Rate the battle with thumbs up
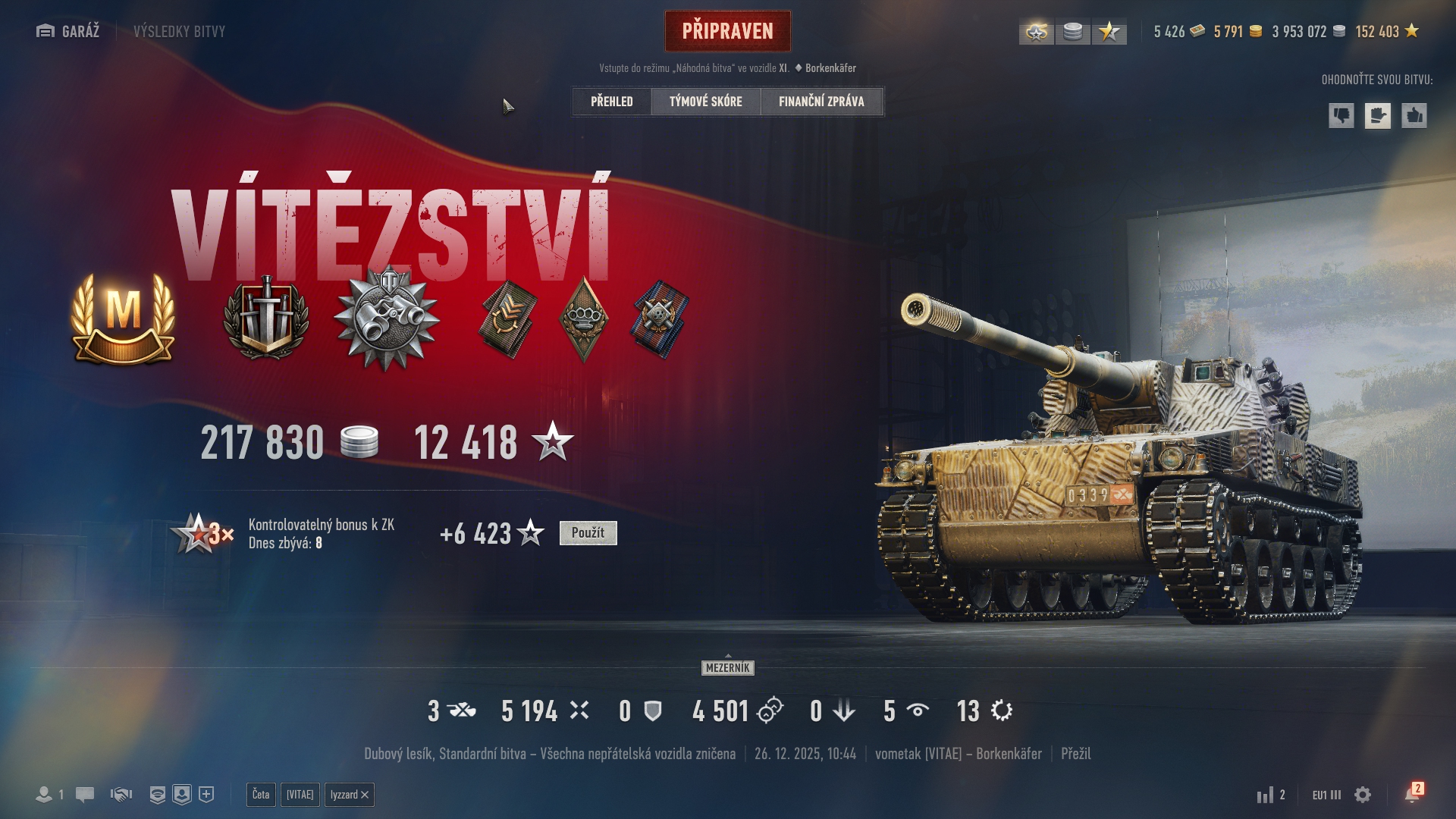 [1414, 116]
